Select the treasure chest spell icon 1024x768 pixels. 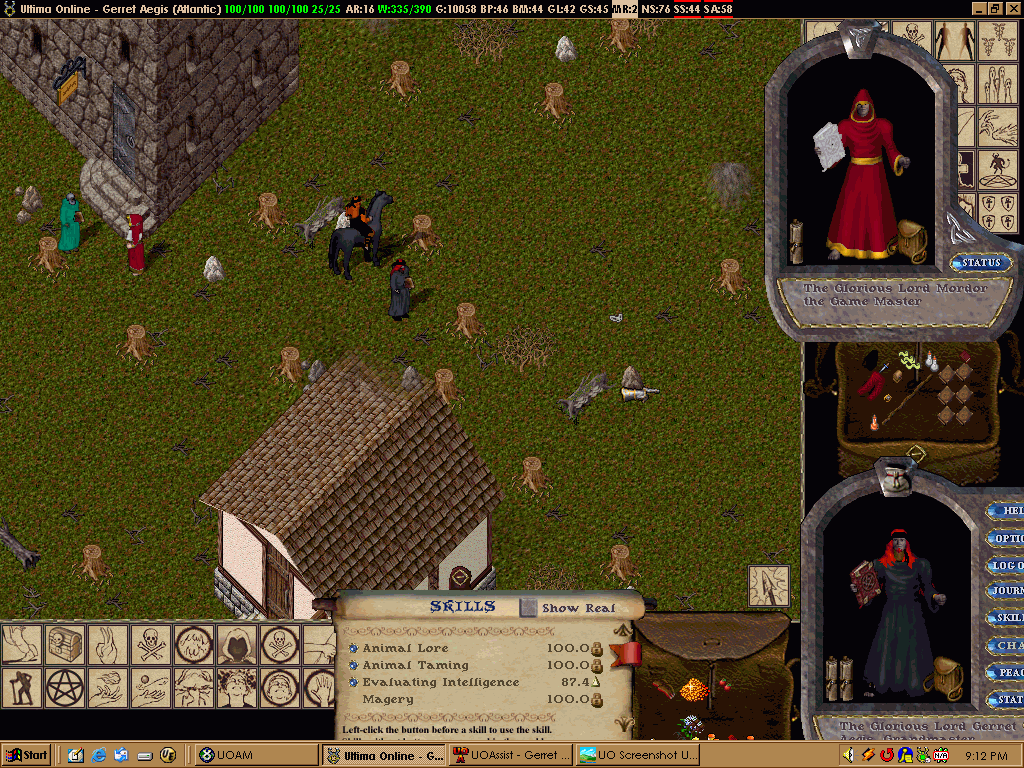[65, 644]
